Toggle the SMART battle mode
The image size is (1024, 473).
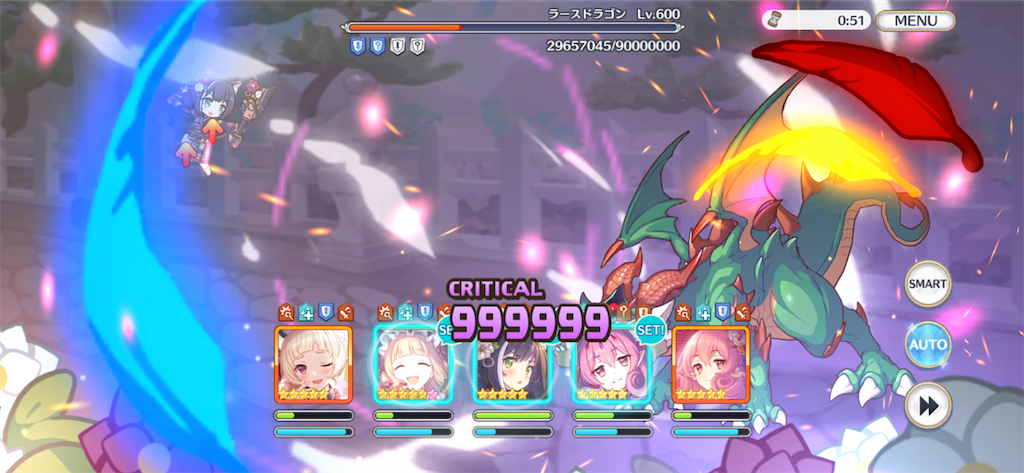coord(927,284)
